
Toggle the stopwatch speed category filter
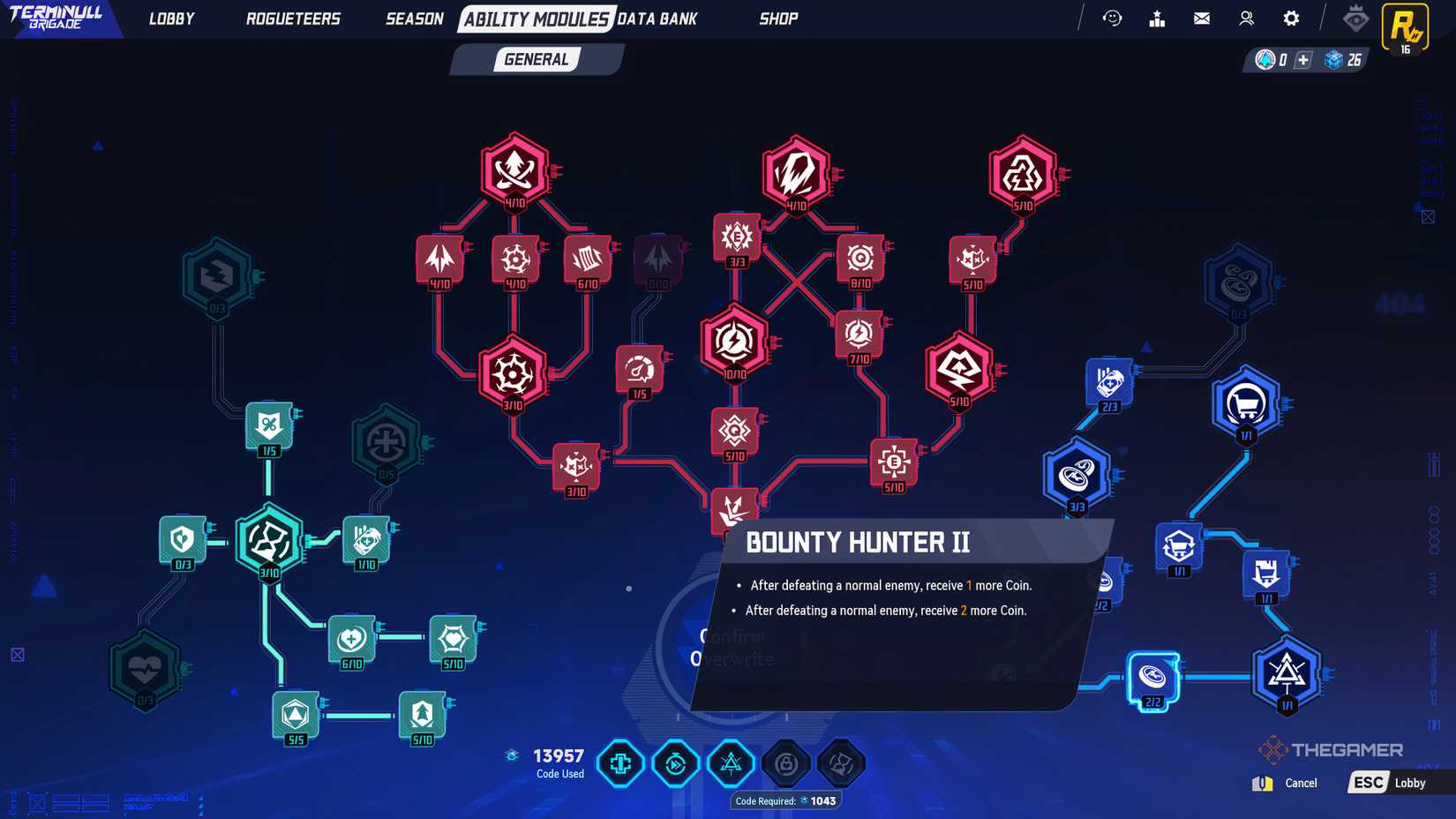click(x=676, y=763)
